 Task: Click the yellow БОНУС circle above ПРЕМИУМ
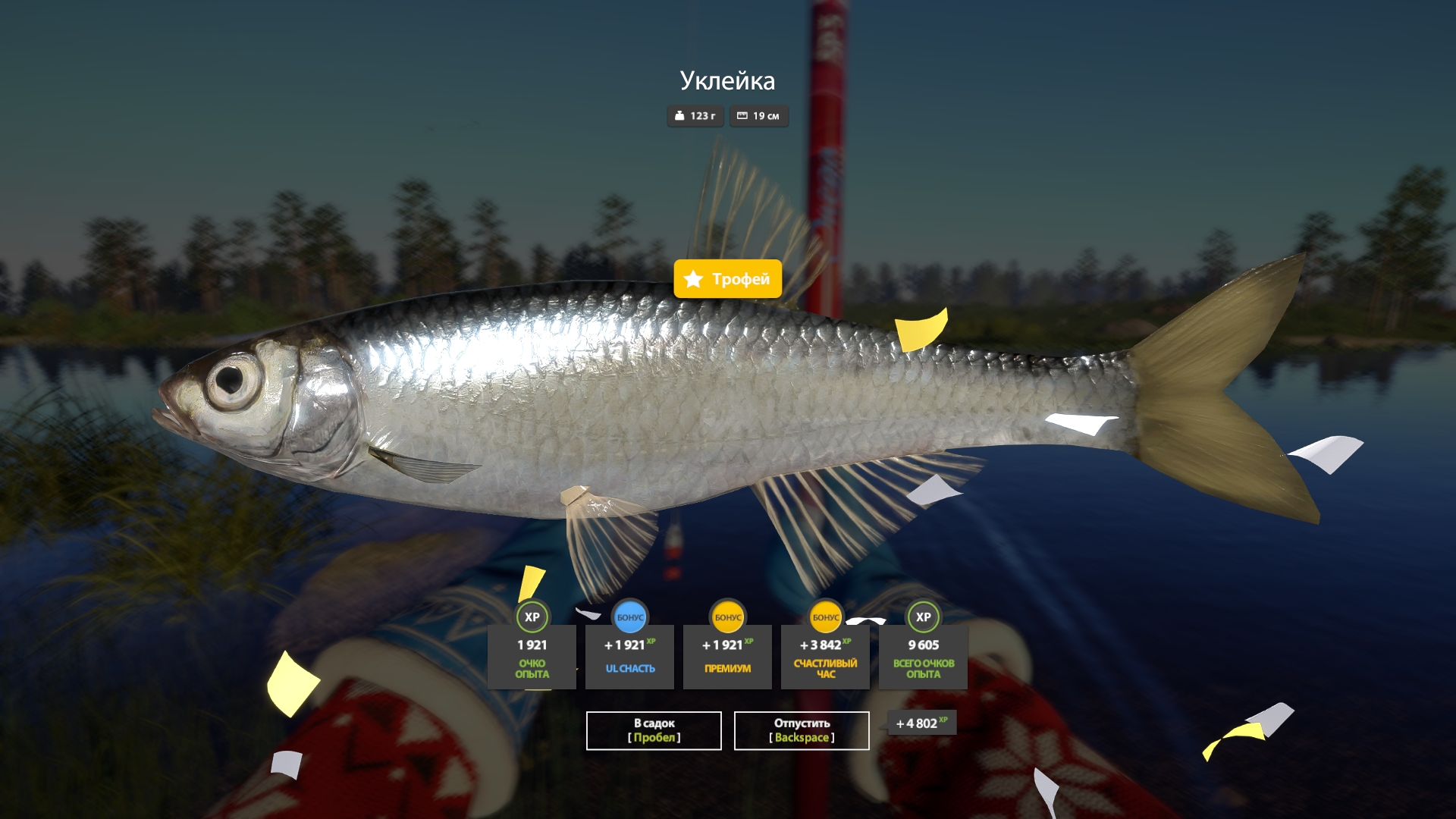tap(727, 617)
